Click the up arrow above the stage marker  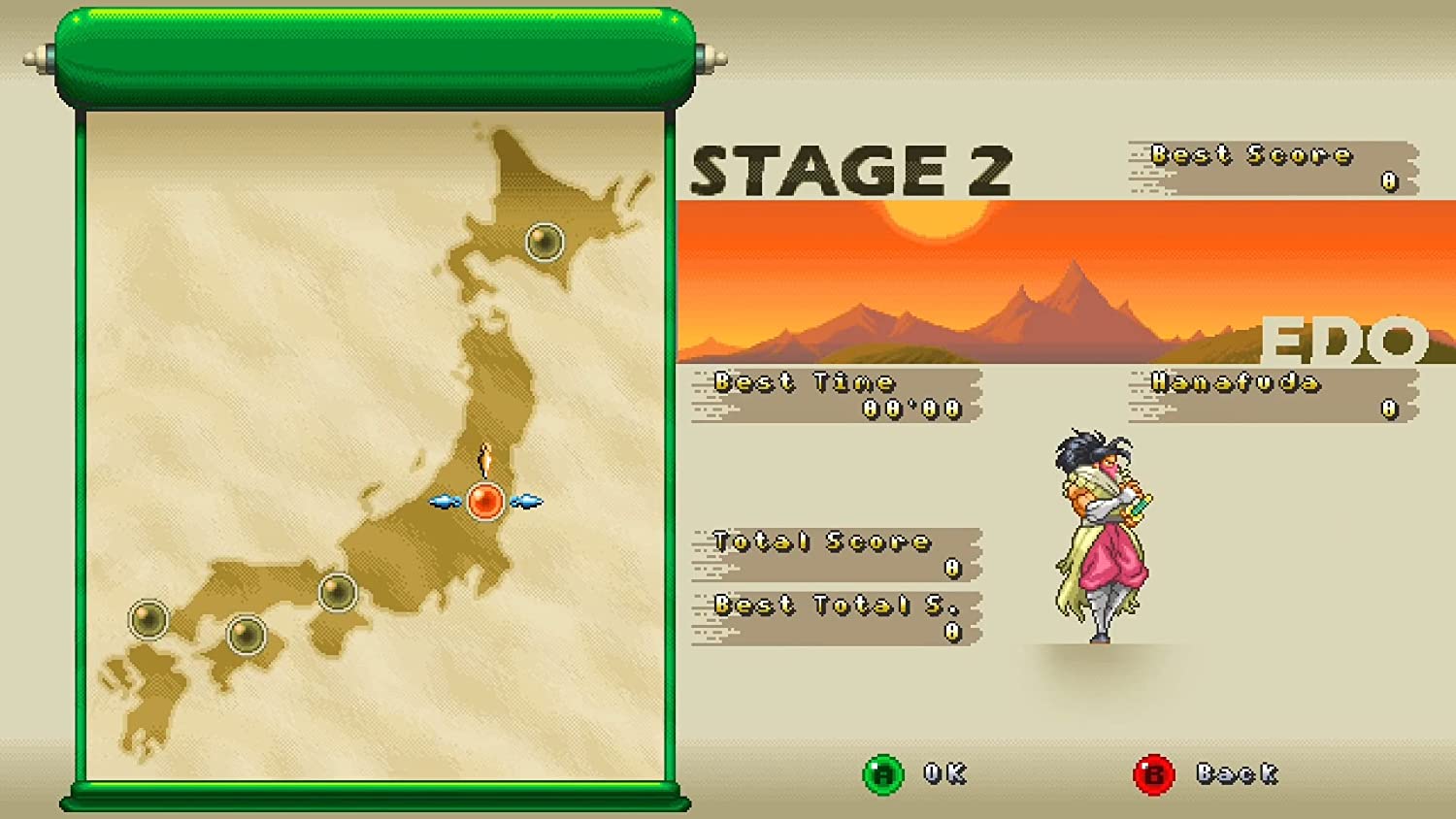pyautogui.click(x=485, y=457)
